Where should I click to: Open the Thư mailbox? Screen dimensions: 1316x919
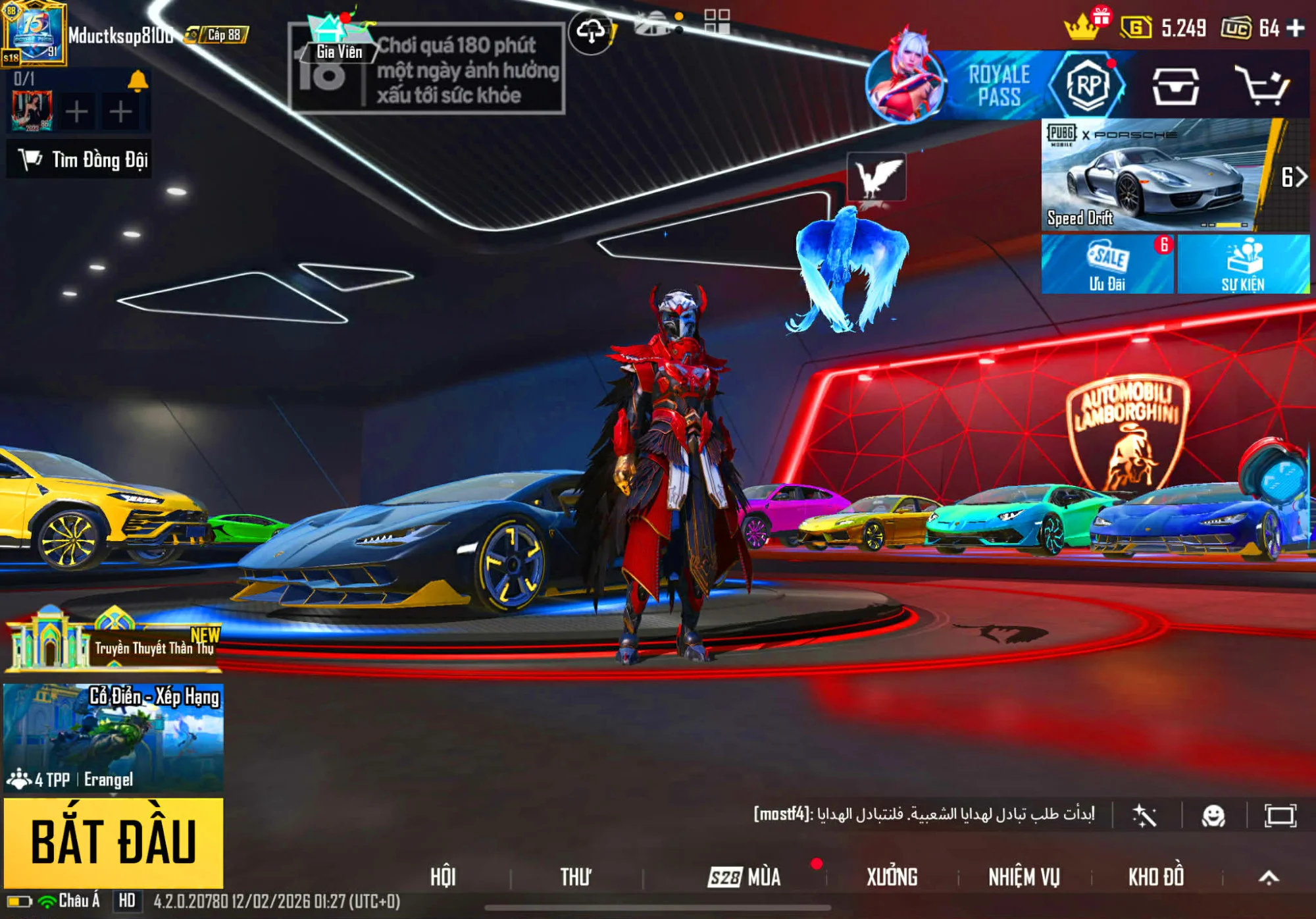pos(576,877)
